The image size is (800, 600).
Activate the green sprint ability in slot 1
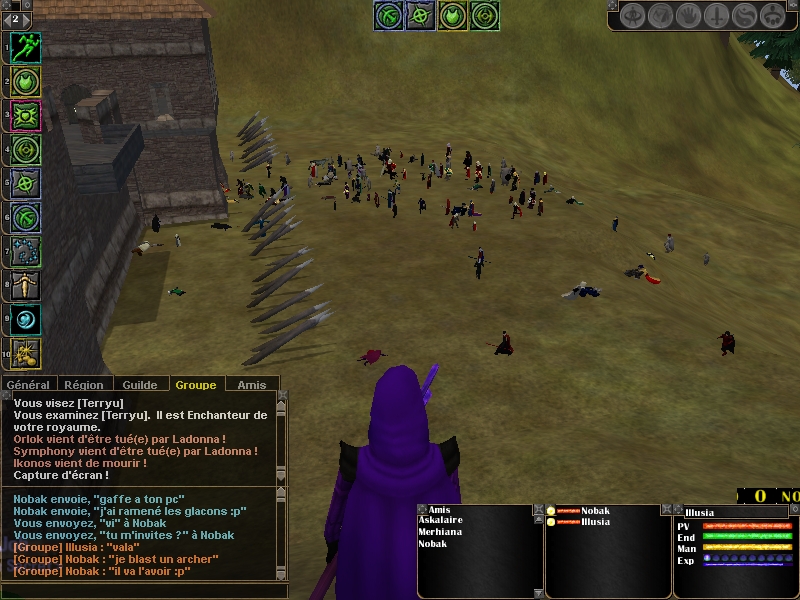click(25, 47)
